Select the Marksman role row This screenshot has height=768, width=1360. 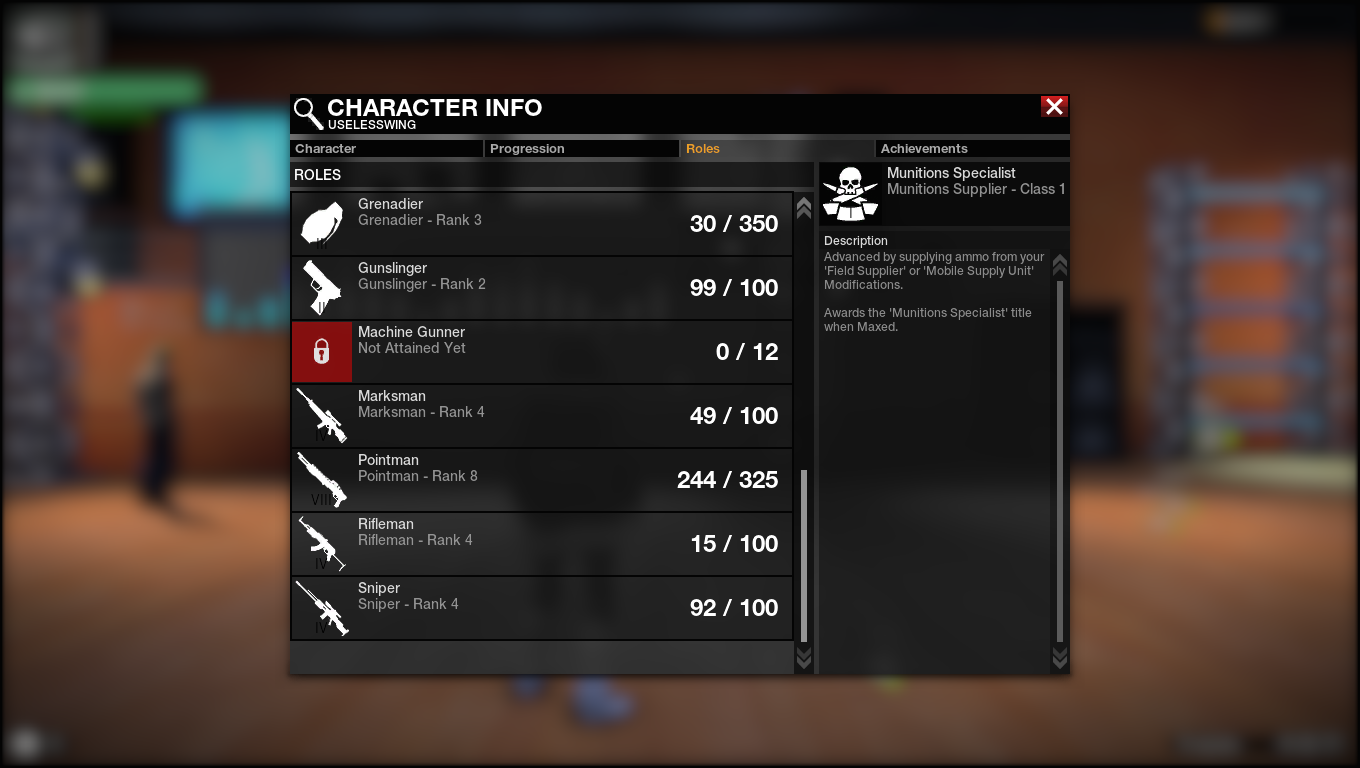click(541, 416)
